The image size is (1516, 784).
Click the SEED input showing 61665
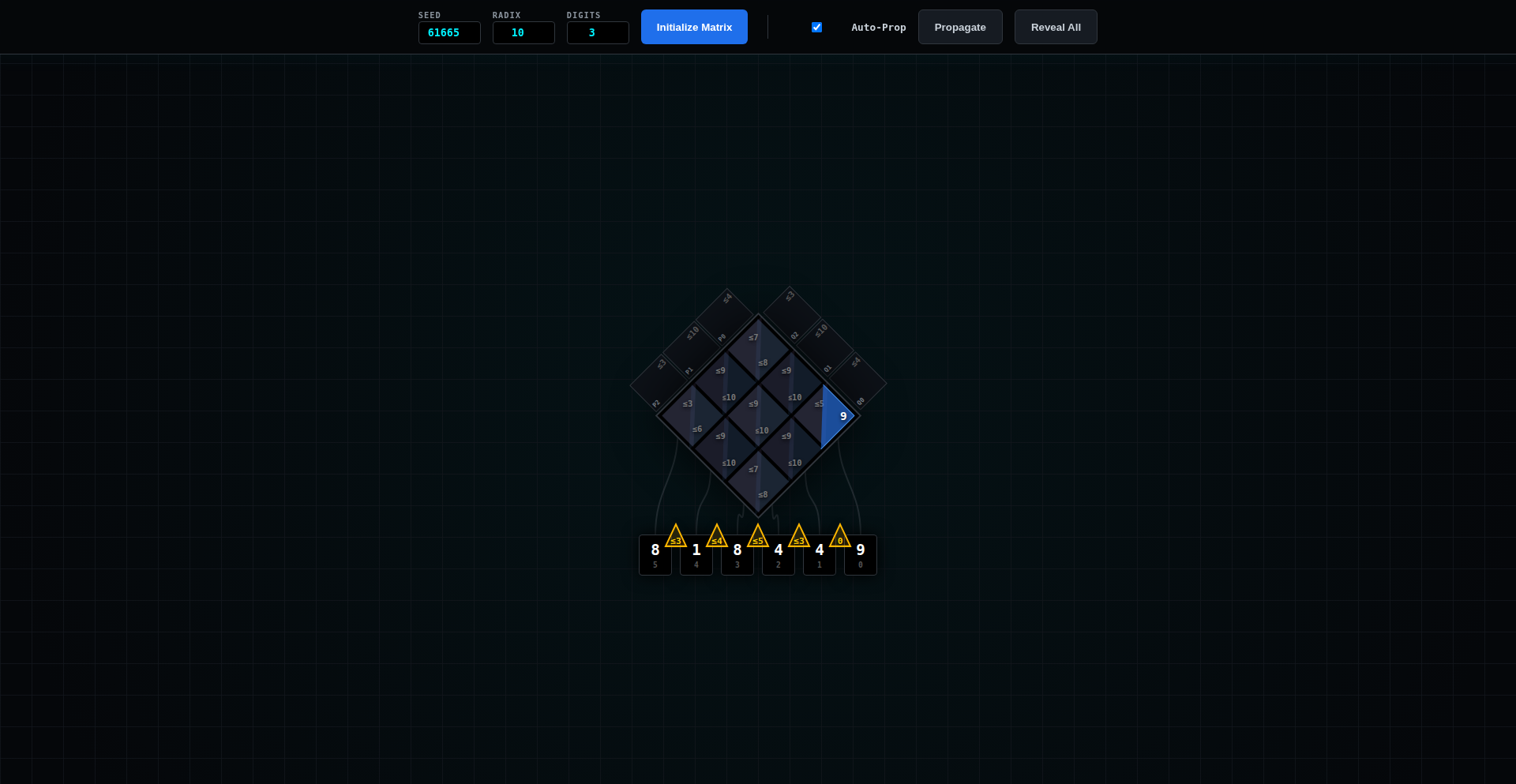point(448,32)
